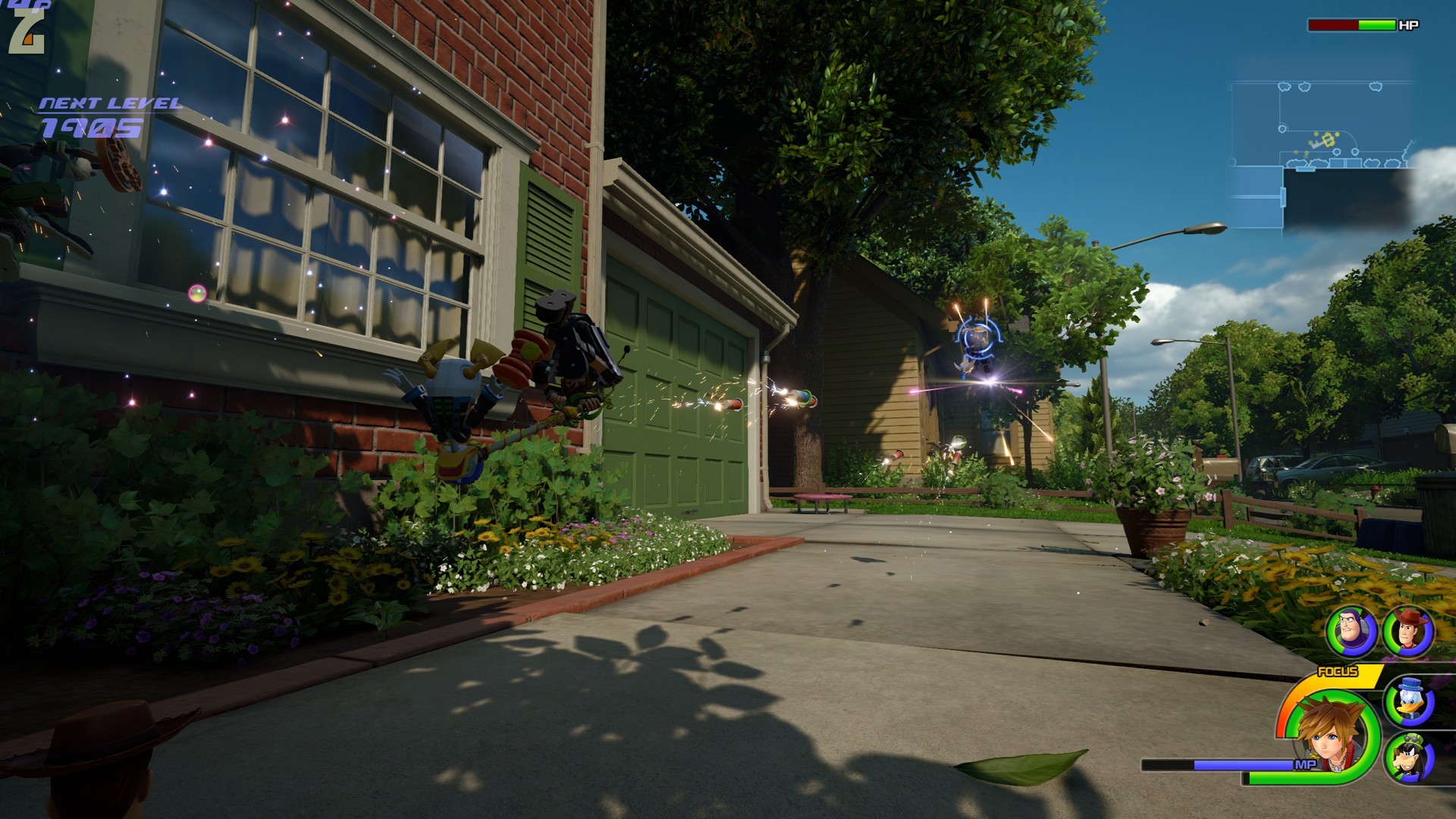Click Donald Duck's party portrait
The image size is (1456, 819).
click(x=1409, y=699)
